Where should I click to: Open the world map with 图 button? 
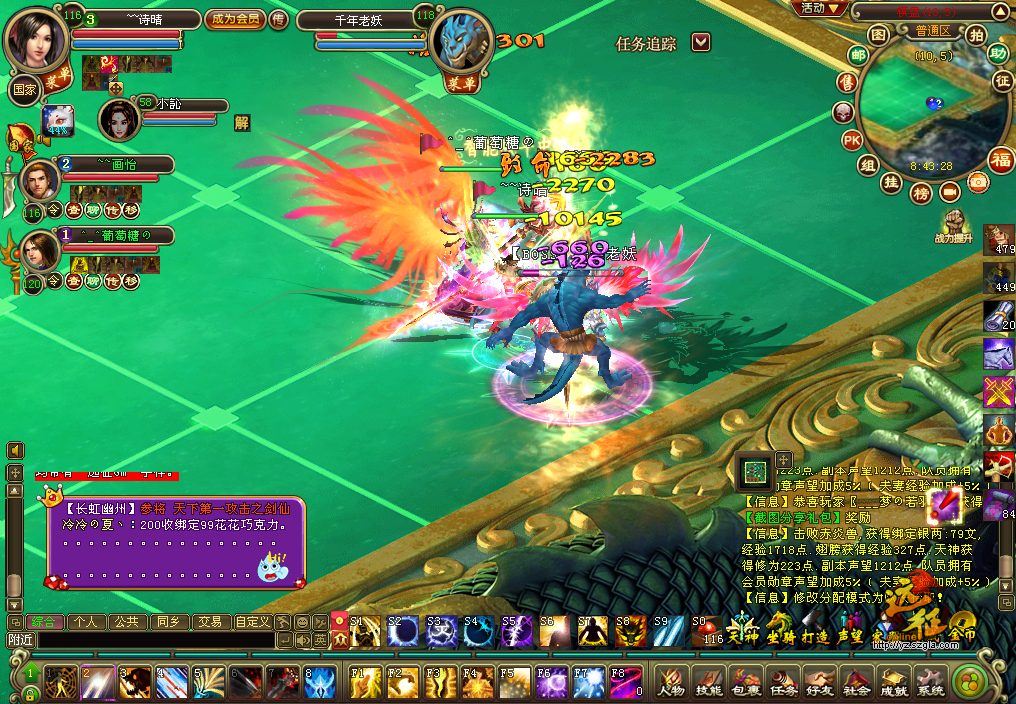877,35
